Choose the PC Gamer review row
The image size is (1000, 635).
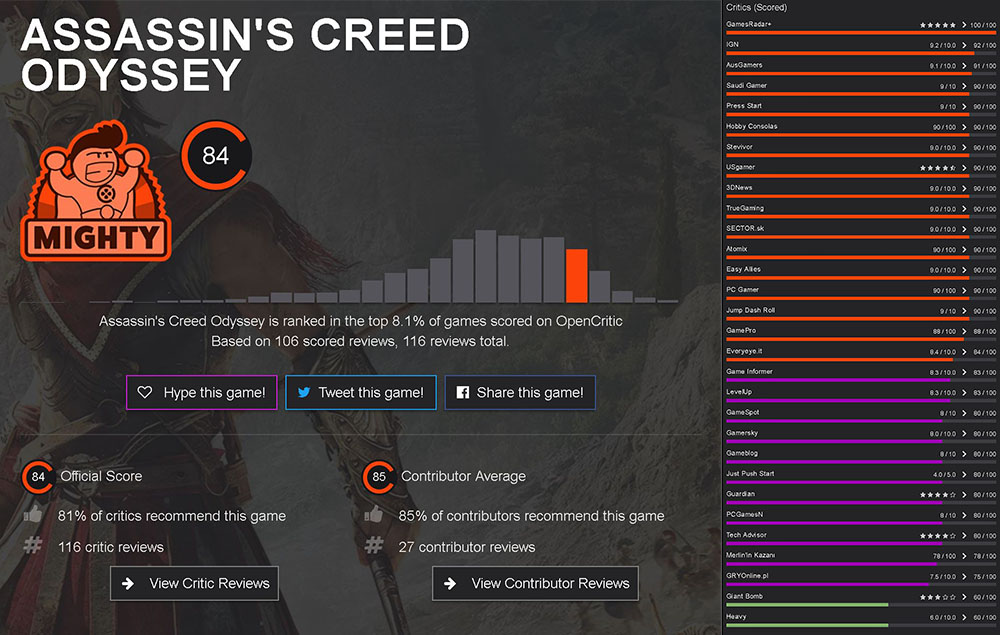860,290
